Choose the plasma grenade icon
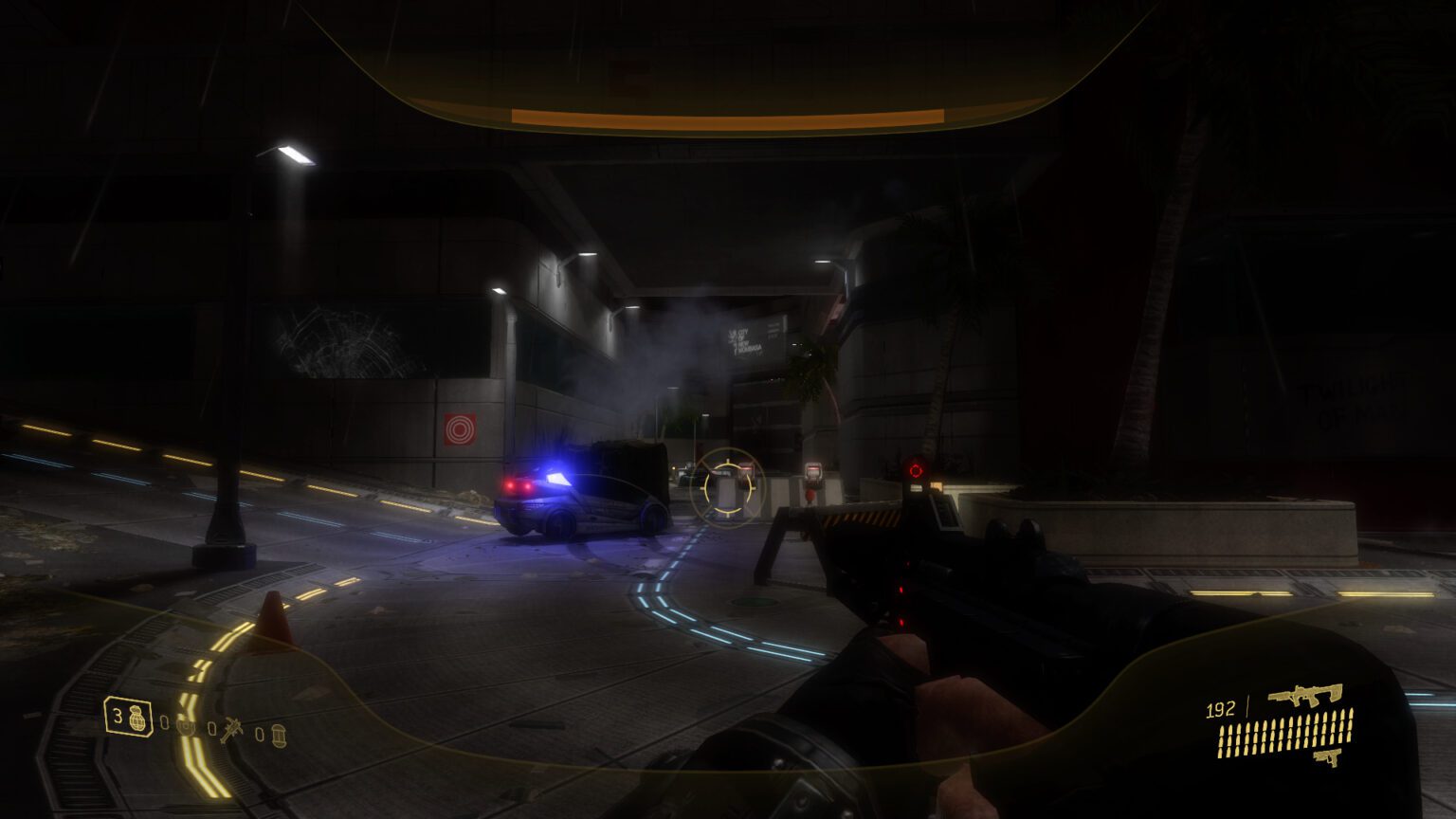 pyautogui.click(x=187, y=726)
